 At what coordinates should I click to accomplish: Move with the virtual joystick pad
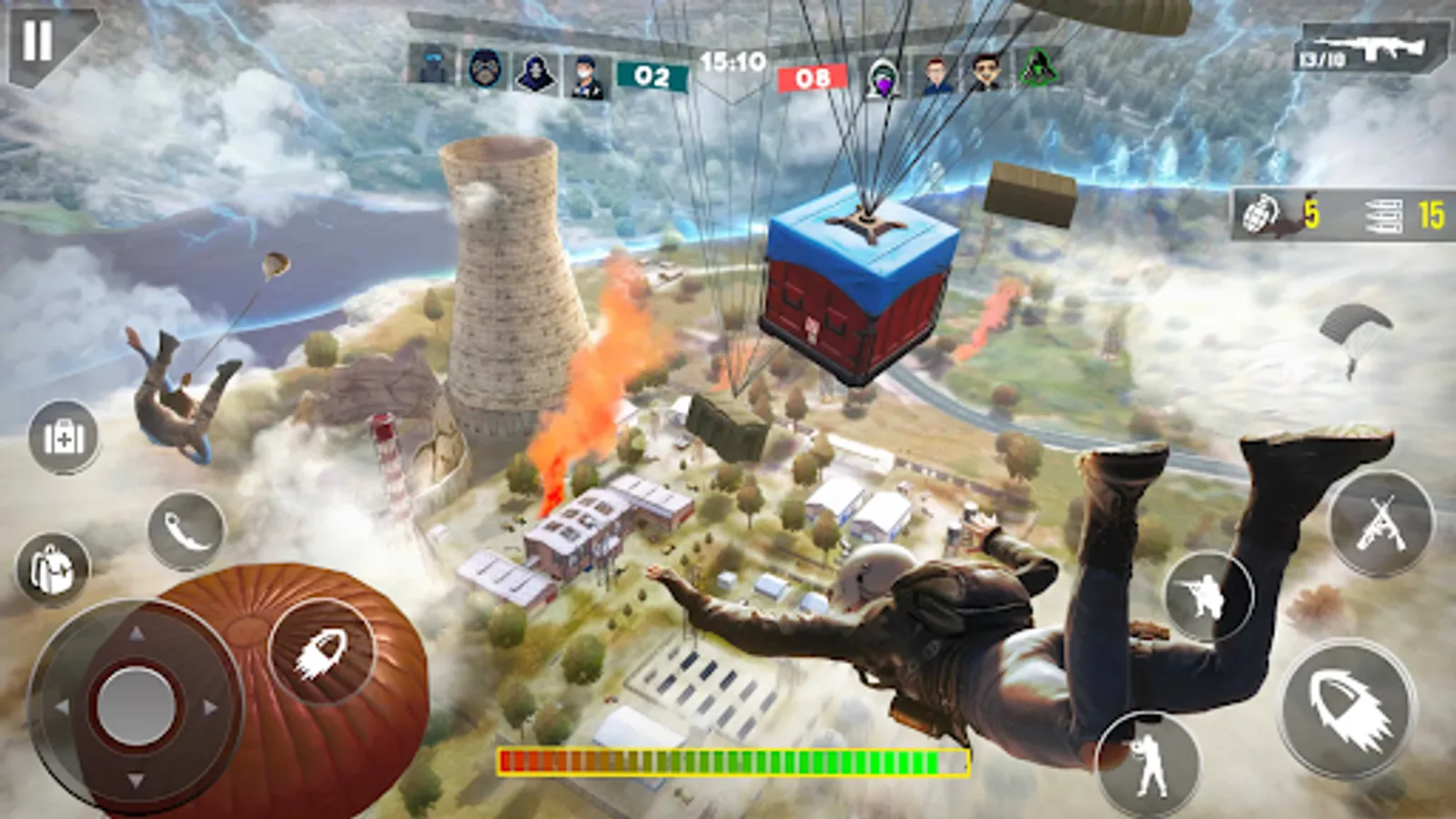coord(136,703)
